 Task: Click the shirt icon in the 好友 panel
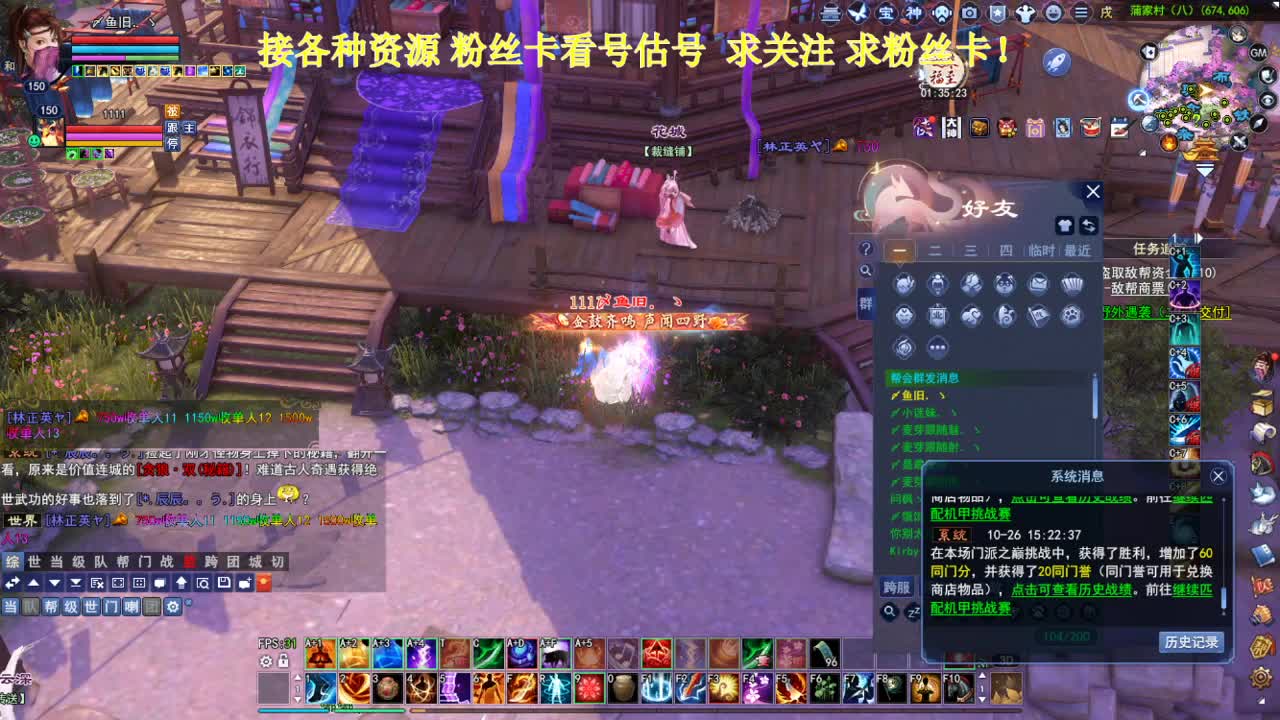pos(1064,225)
